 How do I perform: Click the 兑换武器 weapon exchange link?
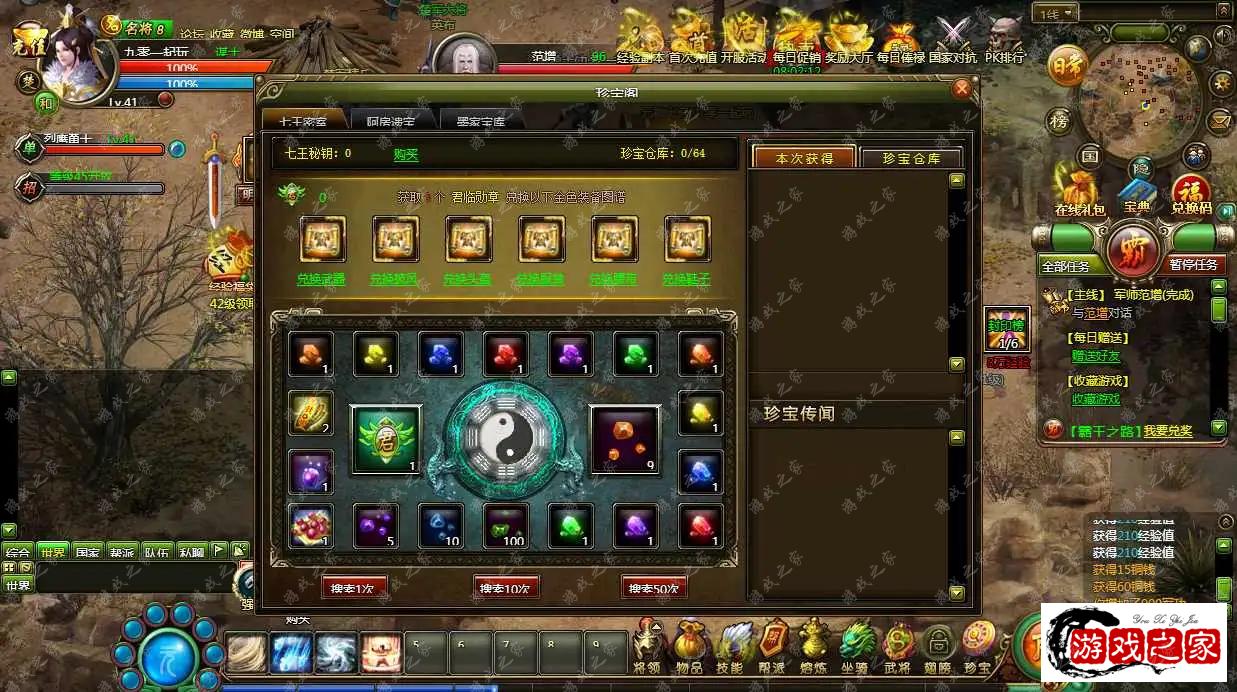[322, 280]
